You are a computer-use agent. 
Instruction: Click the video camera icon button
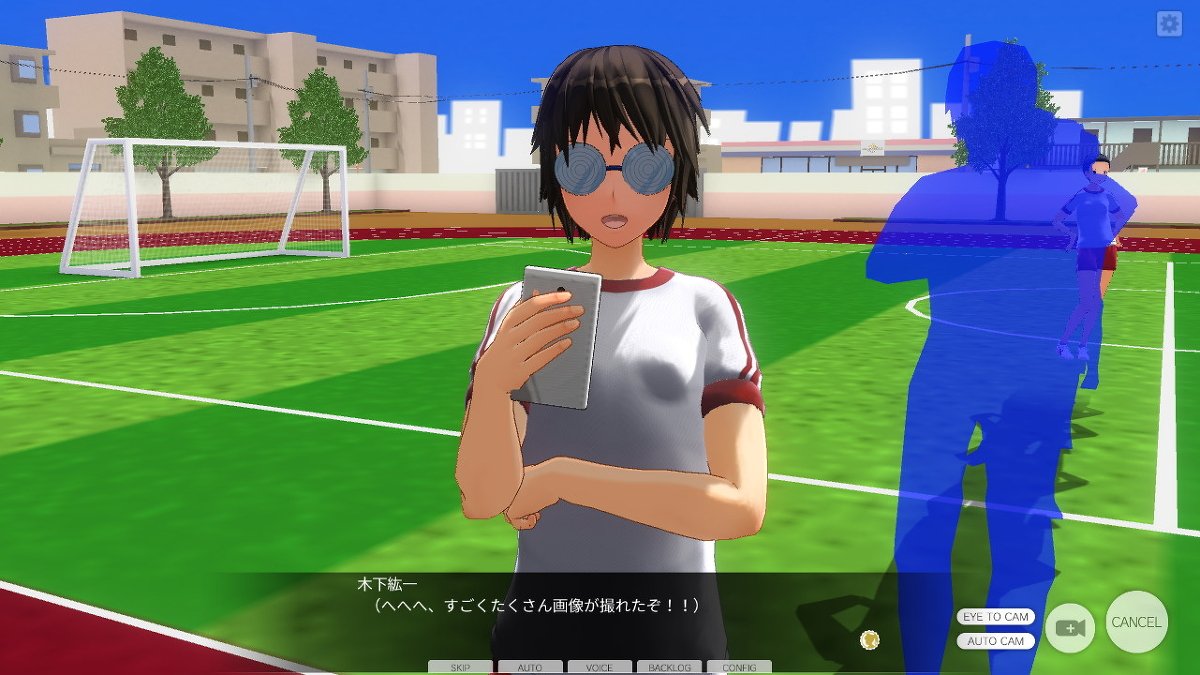click(1070, 628)
